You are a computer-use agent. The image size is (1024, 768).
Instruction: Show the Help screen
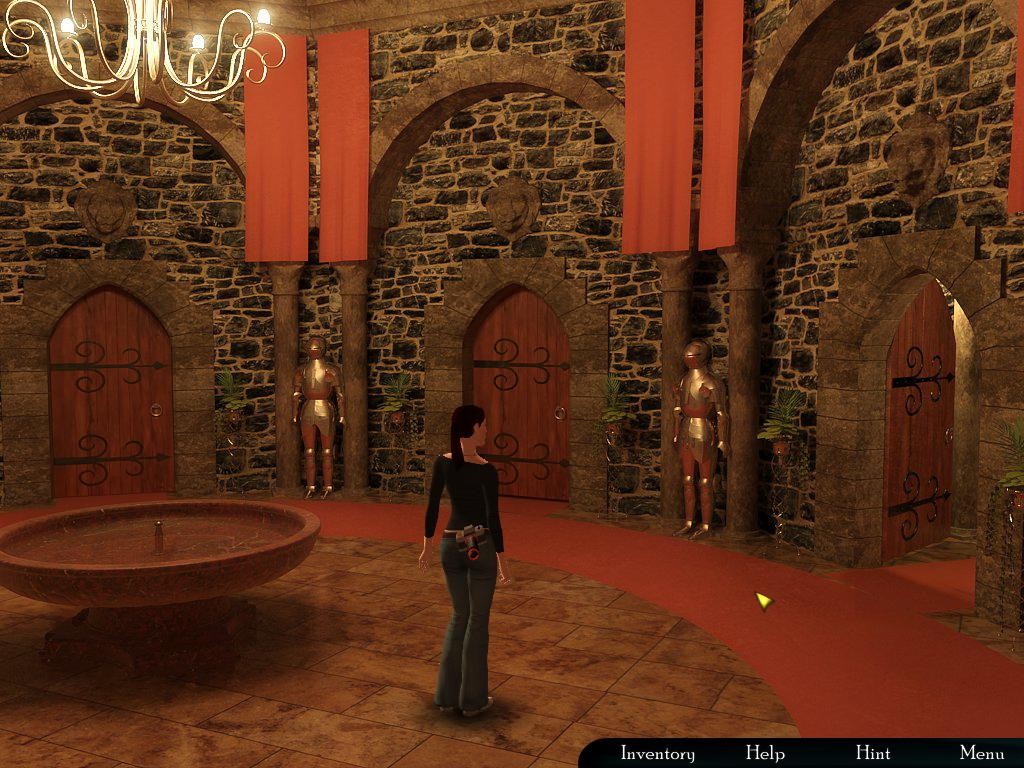pyautogui.click(x=765, y=753)
